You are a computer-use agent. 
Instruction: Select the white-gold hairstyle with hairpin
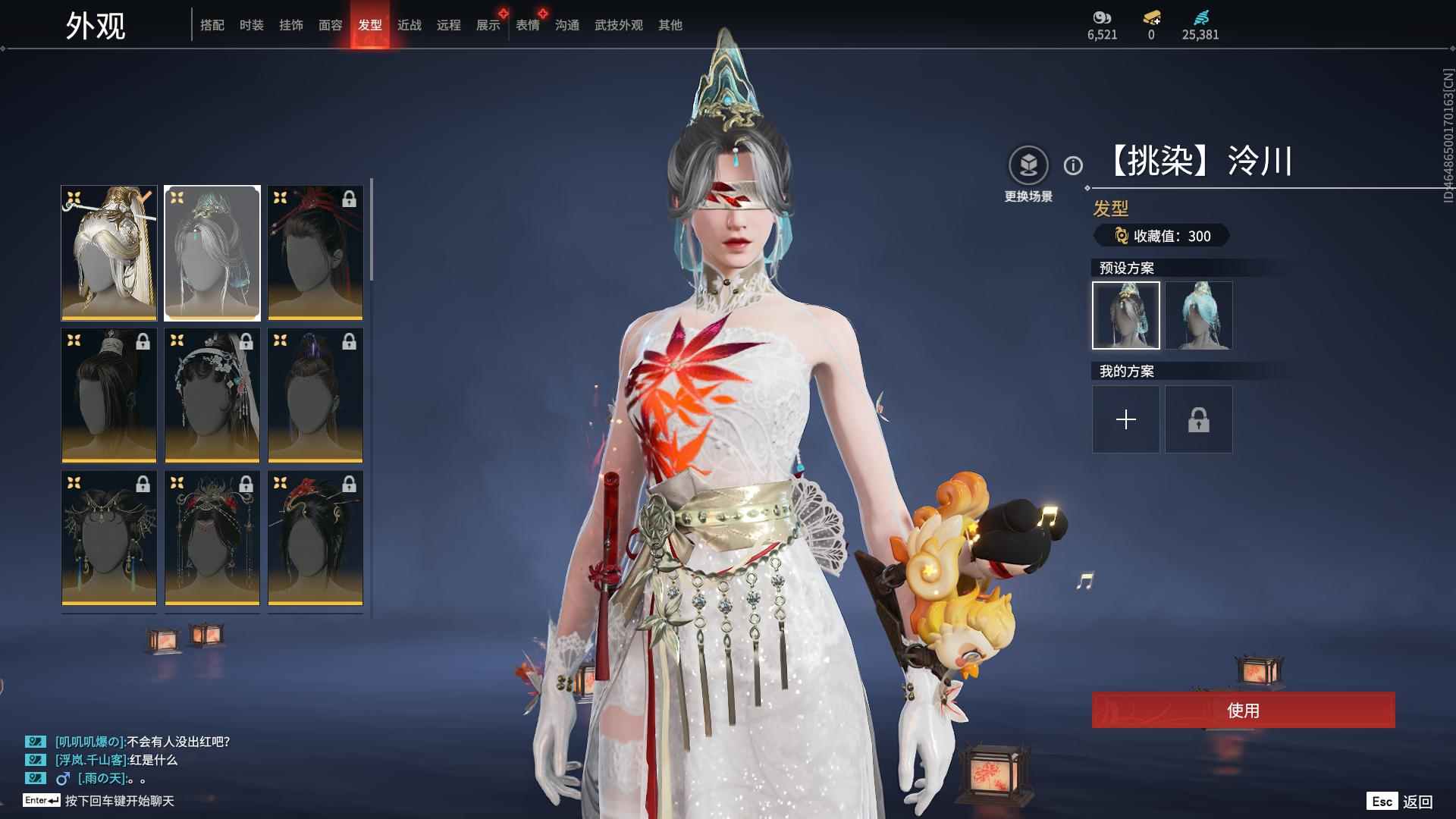coord(109,253)
